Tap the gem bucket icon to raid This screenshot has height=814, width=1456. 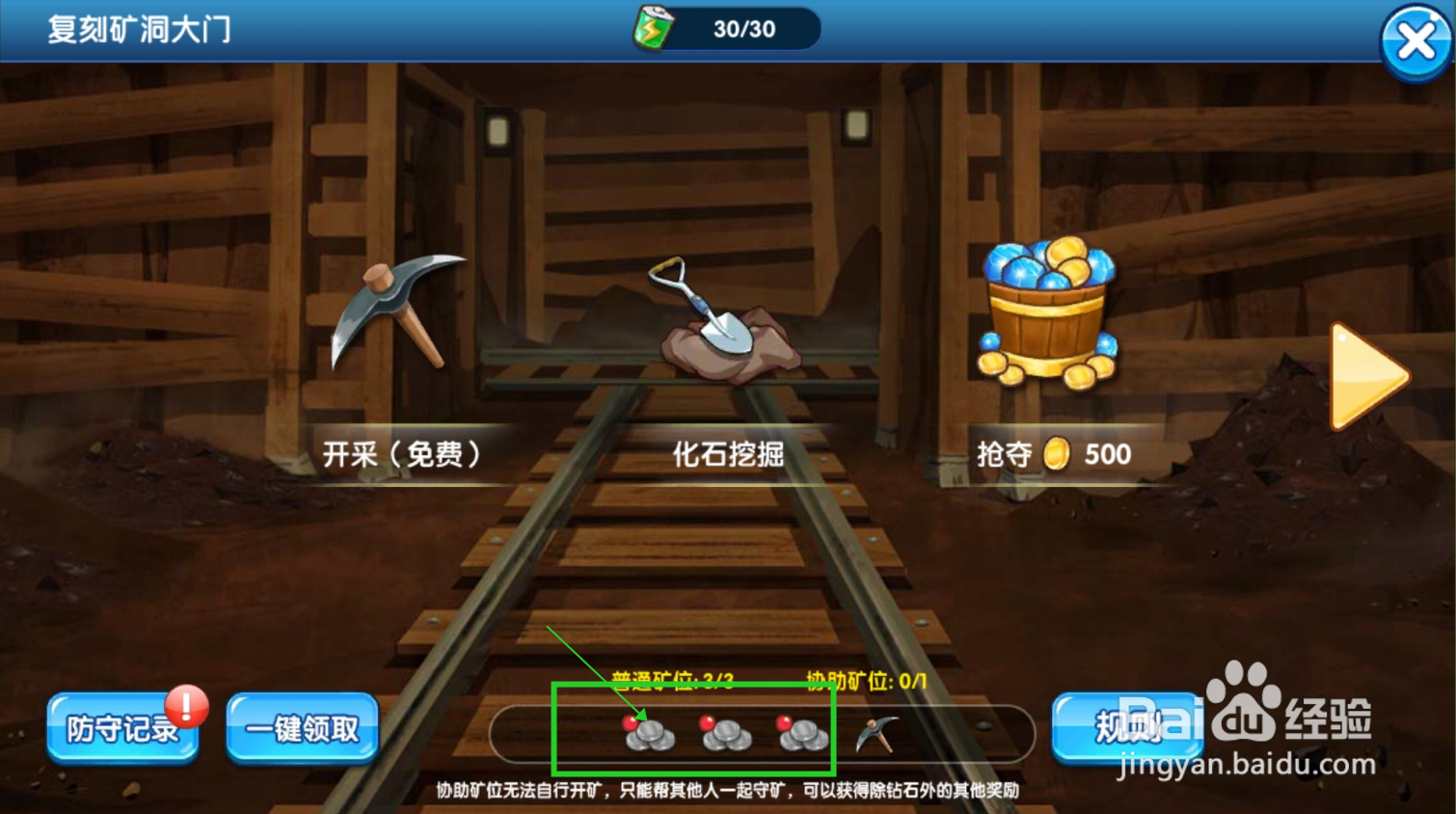(x=1047, y=309)
